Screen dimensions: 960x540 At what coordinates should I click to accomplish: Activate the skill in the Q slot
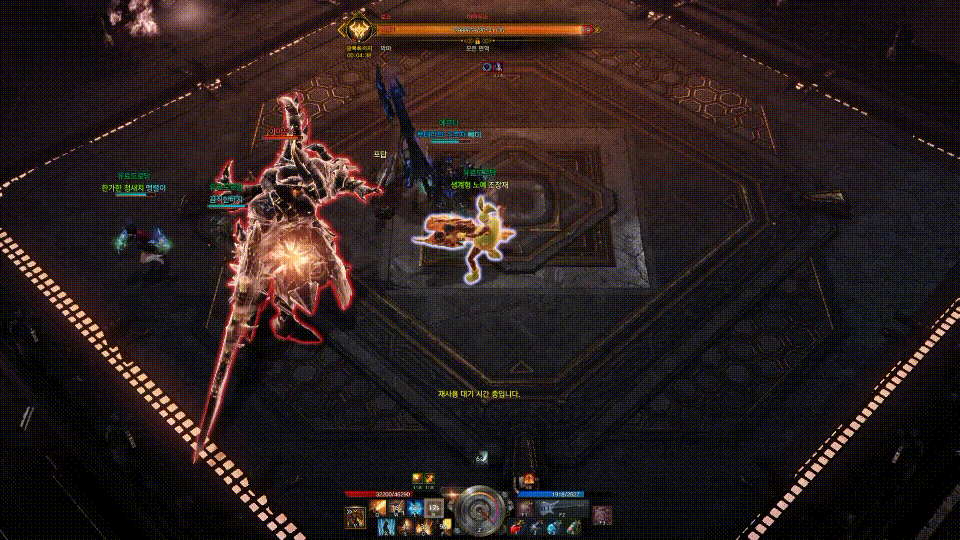click(379, 508)
